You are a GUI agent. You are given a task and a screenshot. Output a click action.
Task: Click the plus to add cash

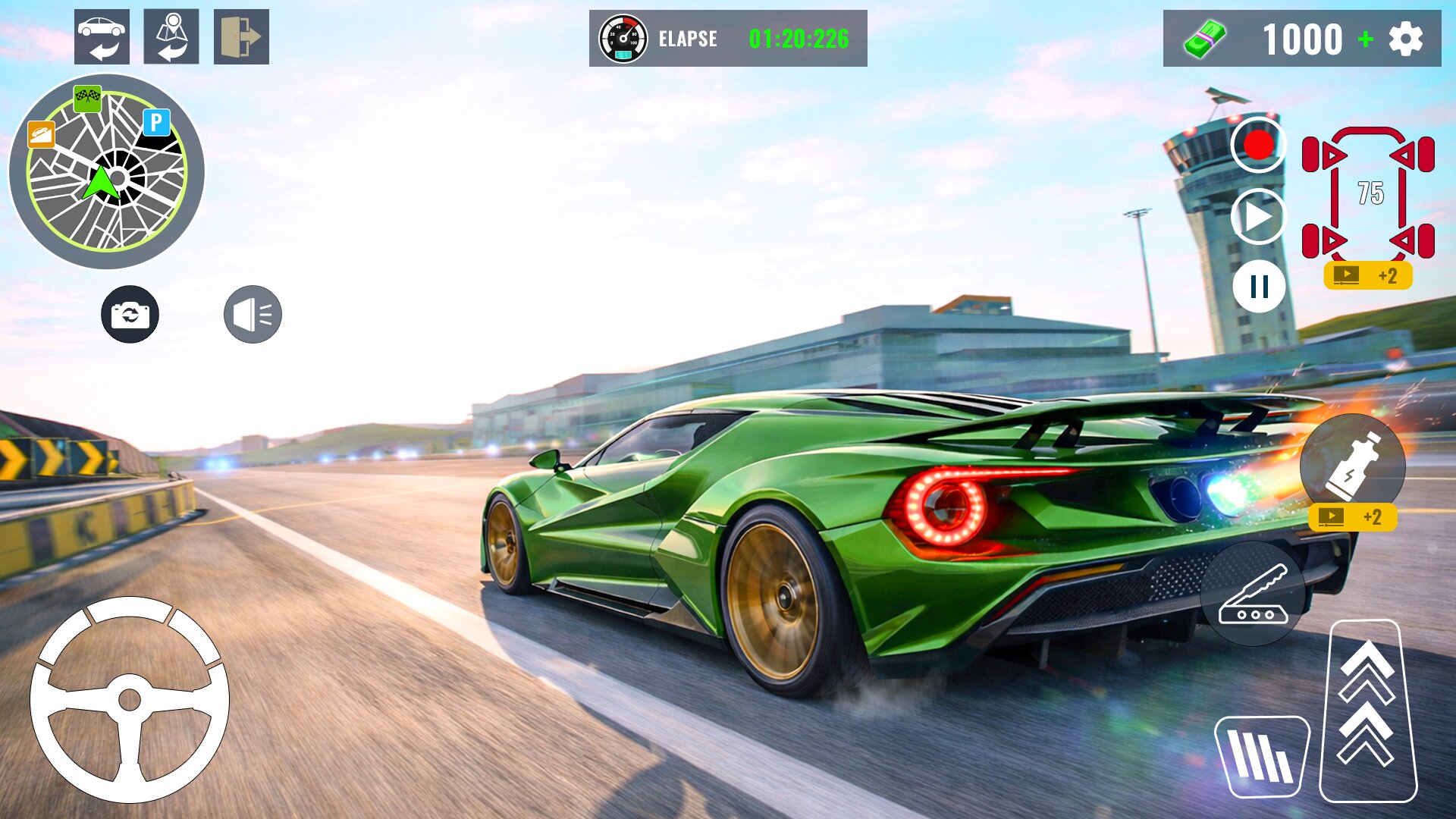(1366, 39)
